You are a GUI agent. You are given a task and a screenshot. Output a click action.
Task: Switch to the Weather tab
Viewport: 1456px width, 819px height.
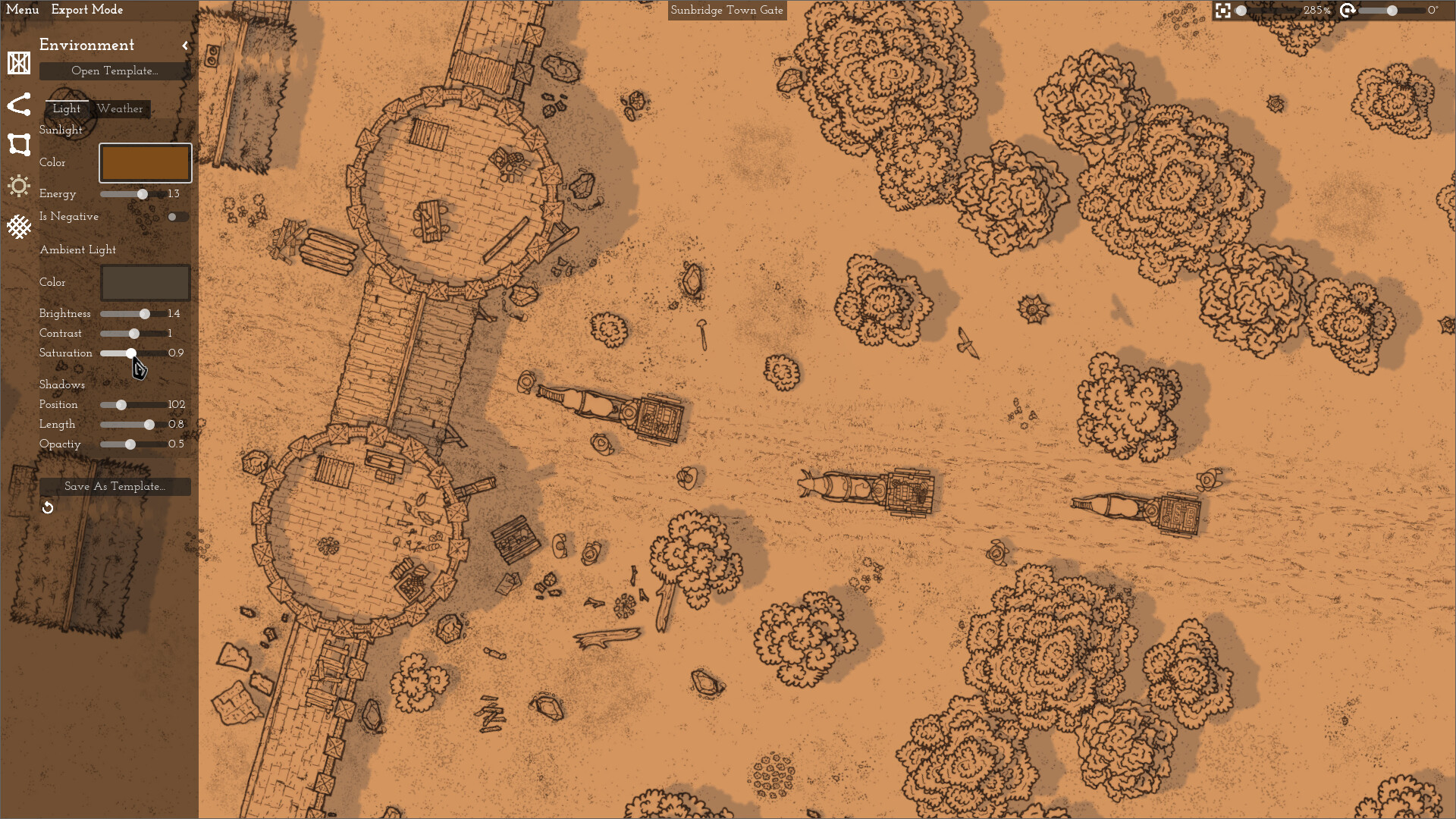coord(120,109)
